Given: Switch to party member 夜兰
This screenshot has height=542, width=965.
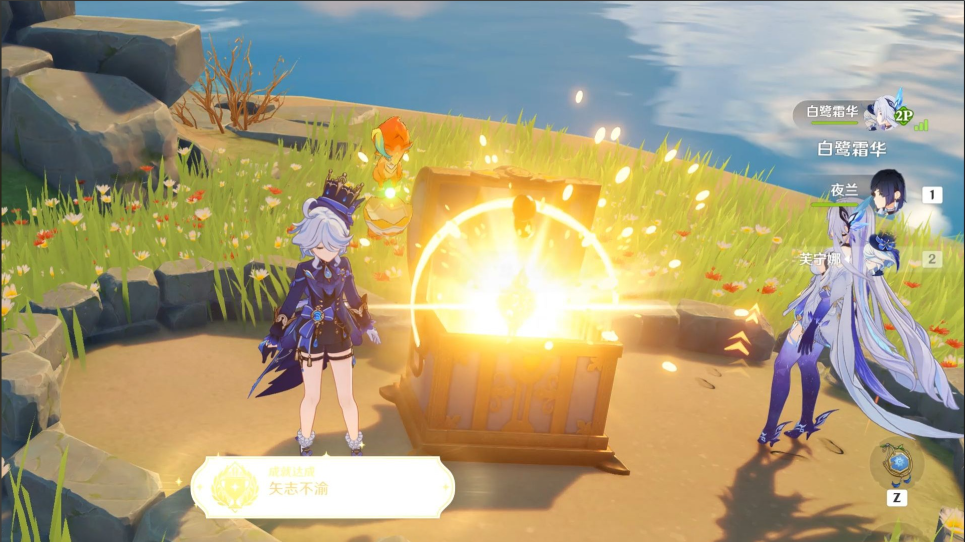Looking at the screenshot, I should [x=887, y=192].
